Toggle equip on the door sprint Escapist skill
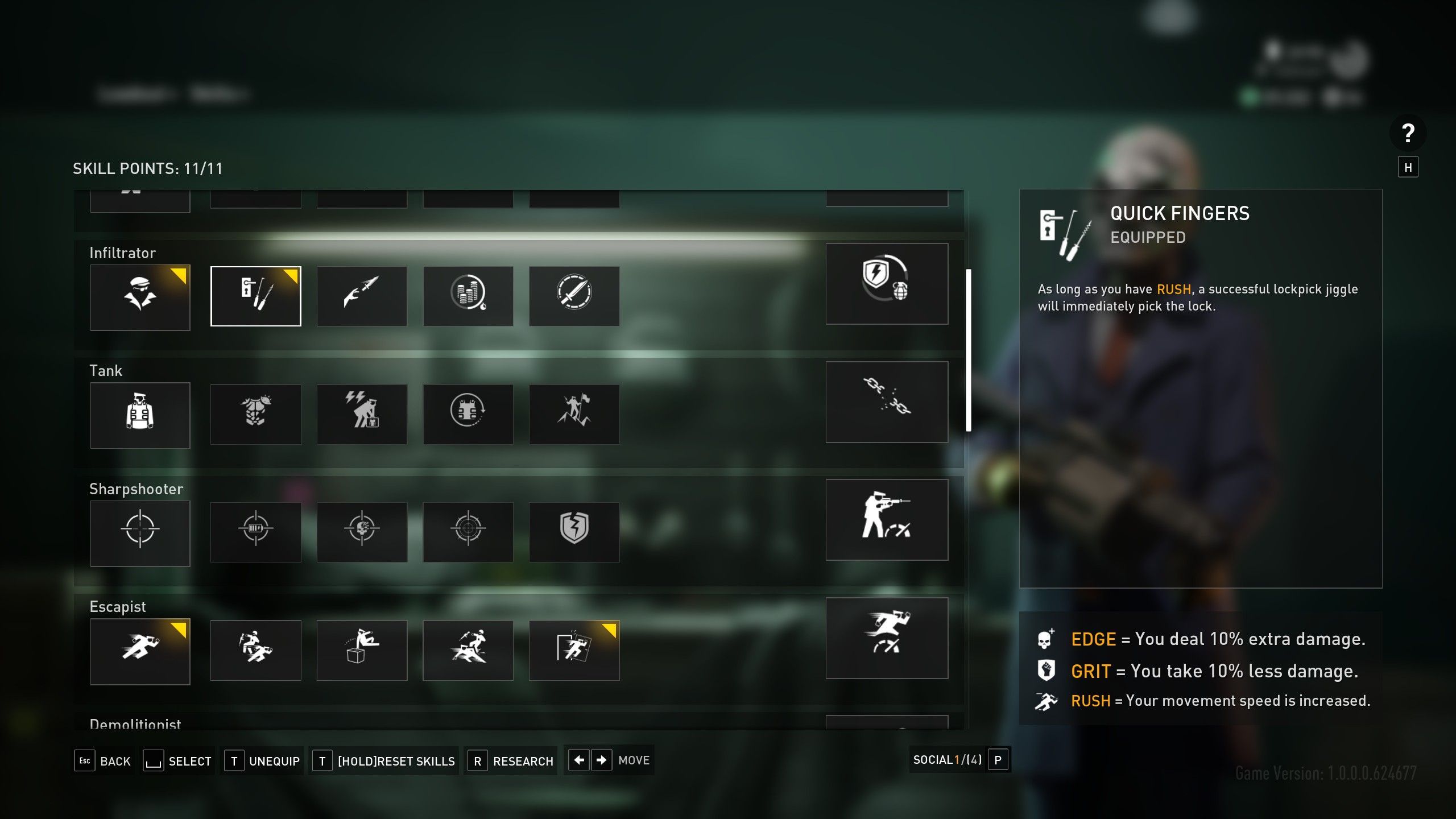The width and height of the screenshot is (1456, 819). click(574, 650)
